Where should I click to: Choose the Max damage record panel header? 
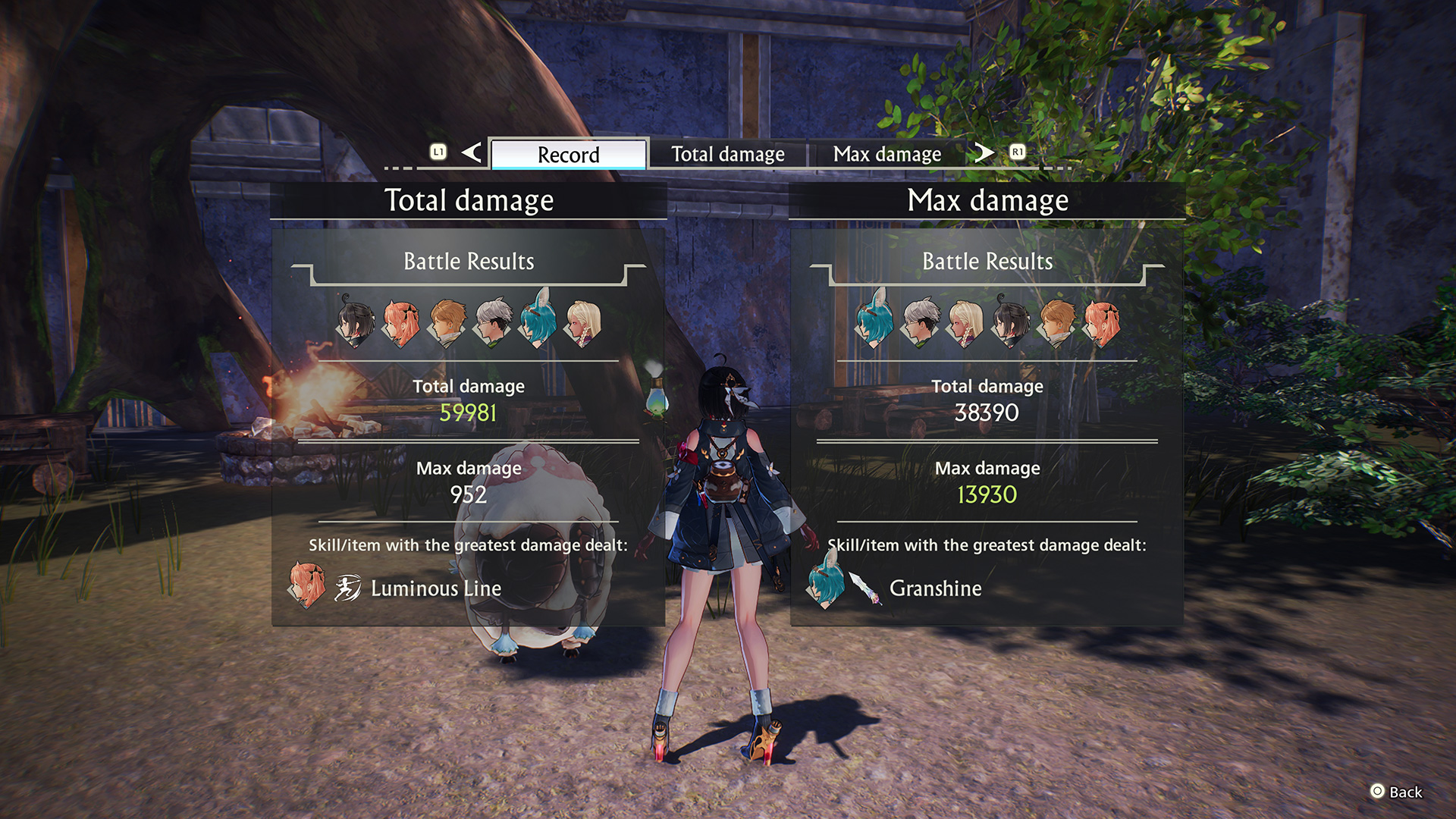(987, 201)
